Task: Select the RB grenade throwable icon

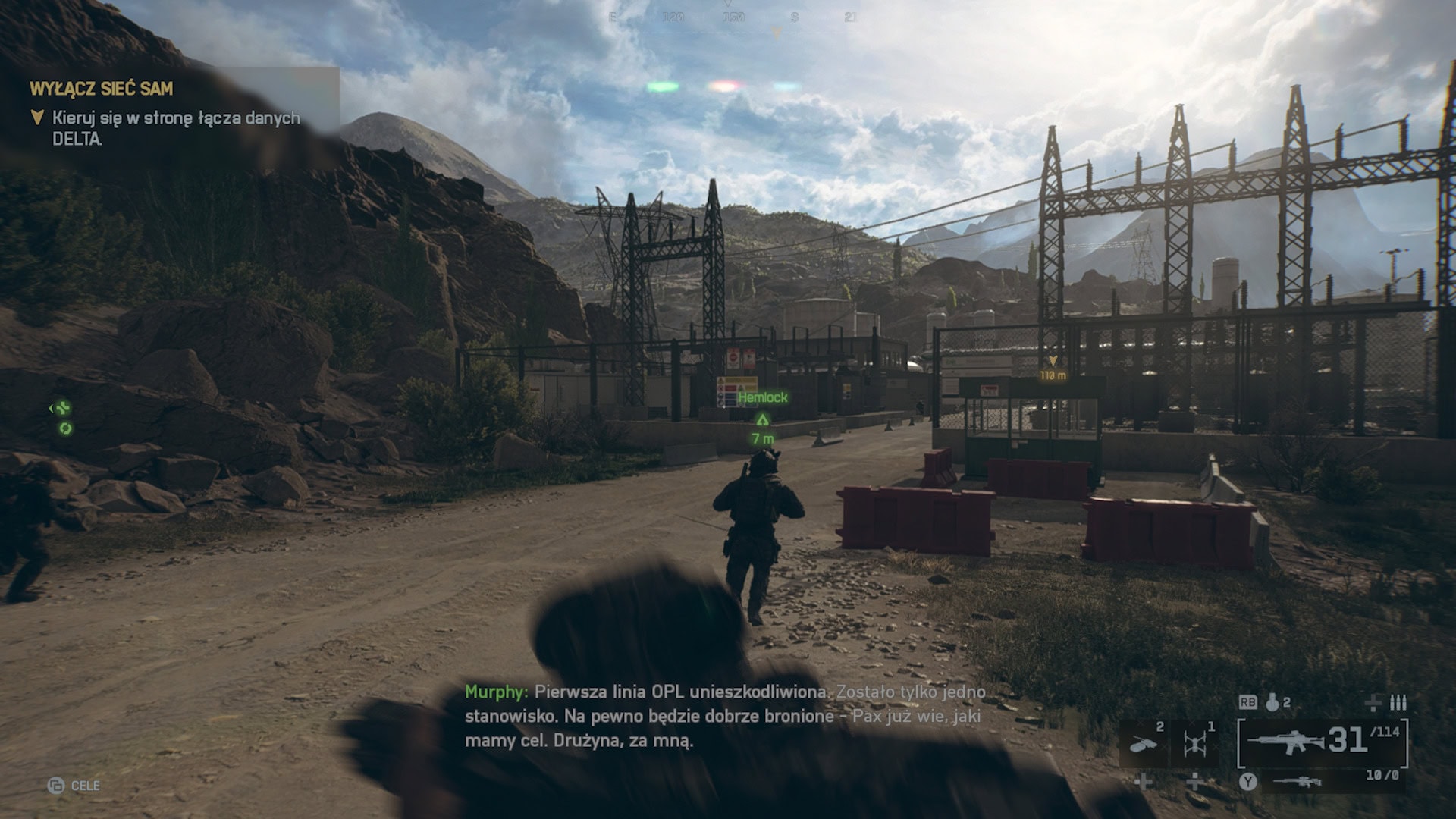Action: point(1271,703)
